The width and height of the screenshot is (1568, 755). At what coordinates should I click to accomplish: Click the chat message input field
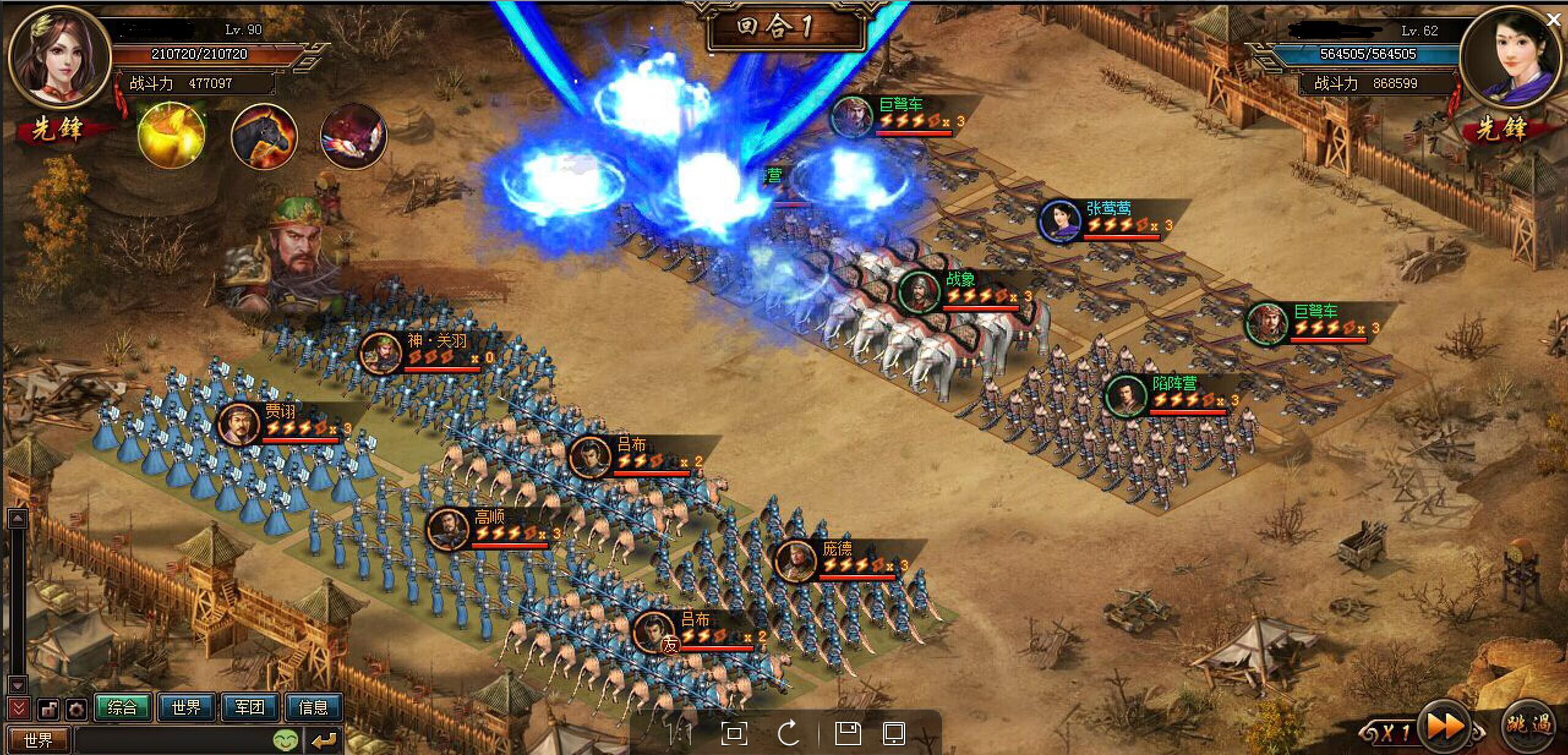click(171, 740)
